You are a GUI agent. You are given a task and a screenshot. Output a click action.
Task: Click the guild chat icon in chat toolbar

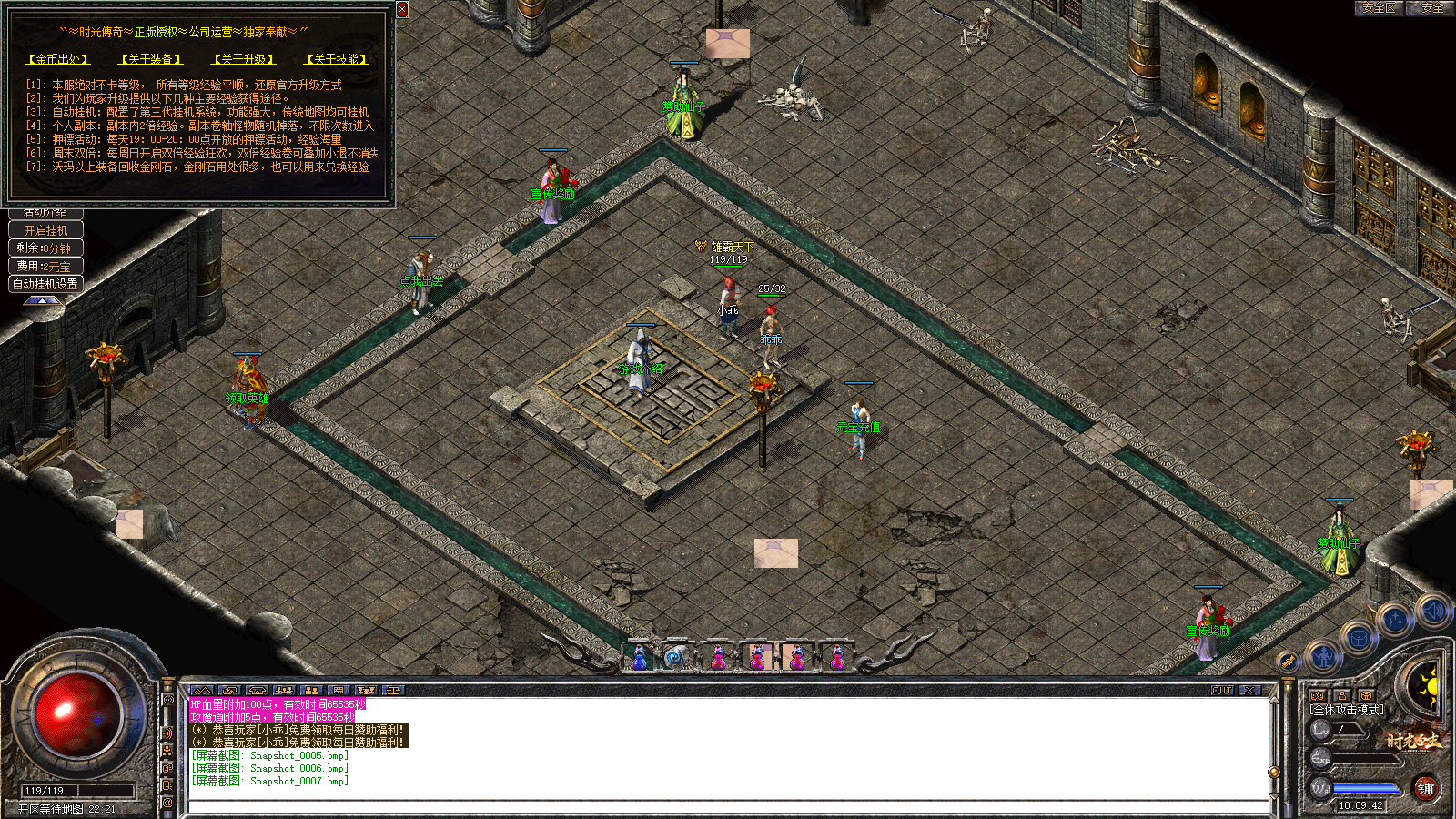313,691
